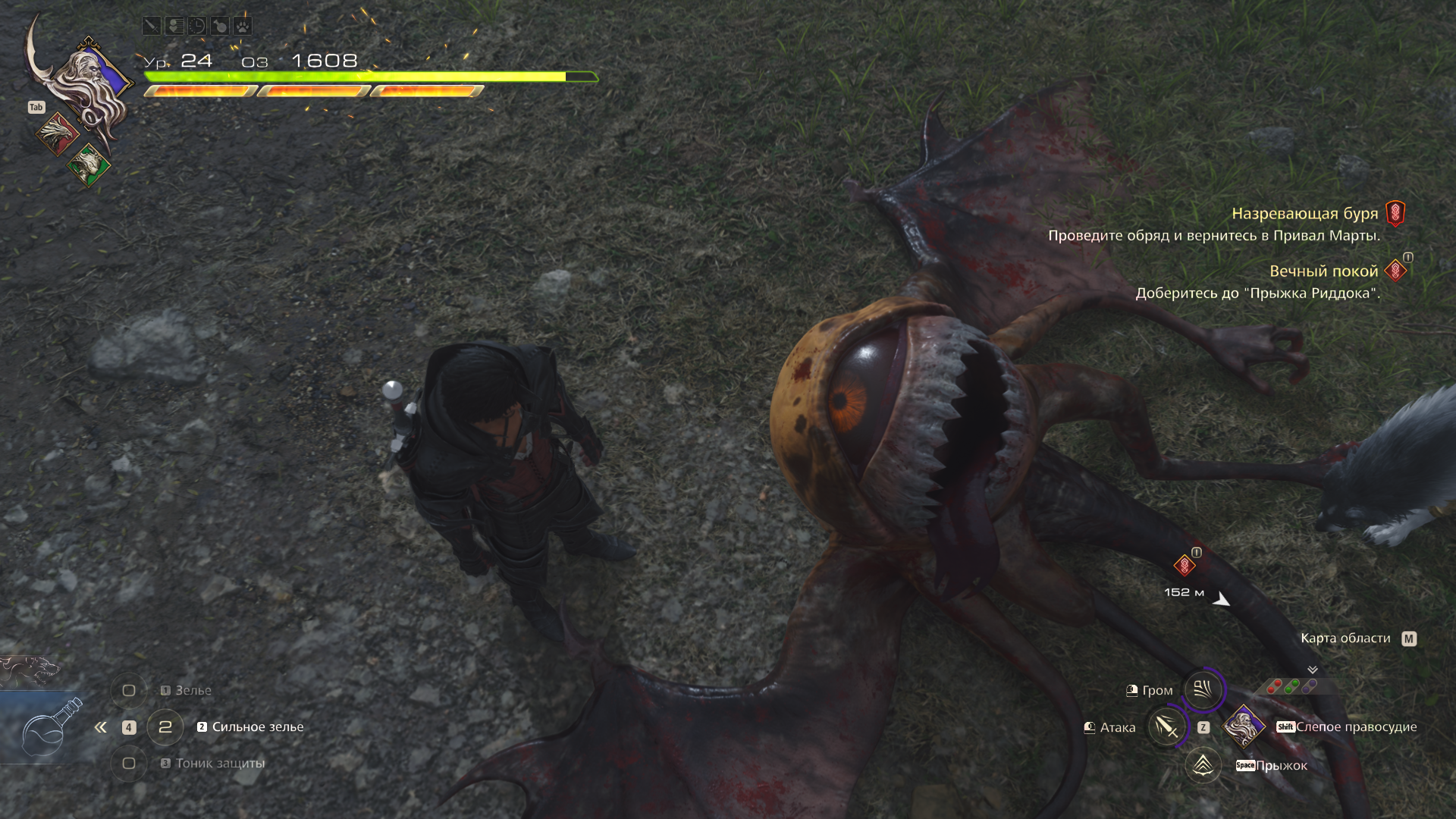The height and width of the screenshot is (819, 1456).
Task: Activate the Прыжок jump icon
Action: tap(1203, 765)
